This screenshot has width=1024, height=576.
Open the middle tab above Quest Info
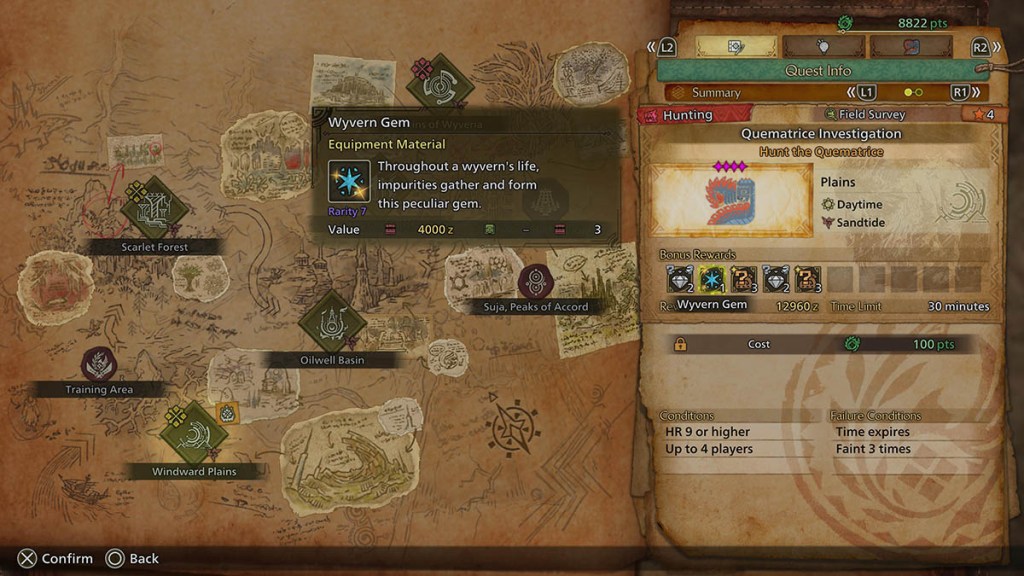(824, 47)
